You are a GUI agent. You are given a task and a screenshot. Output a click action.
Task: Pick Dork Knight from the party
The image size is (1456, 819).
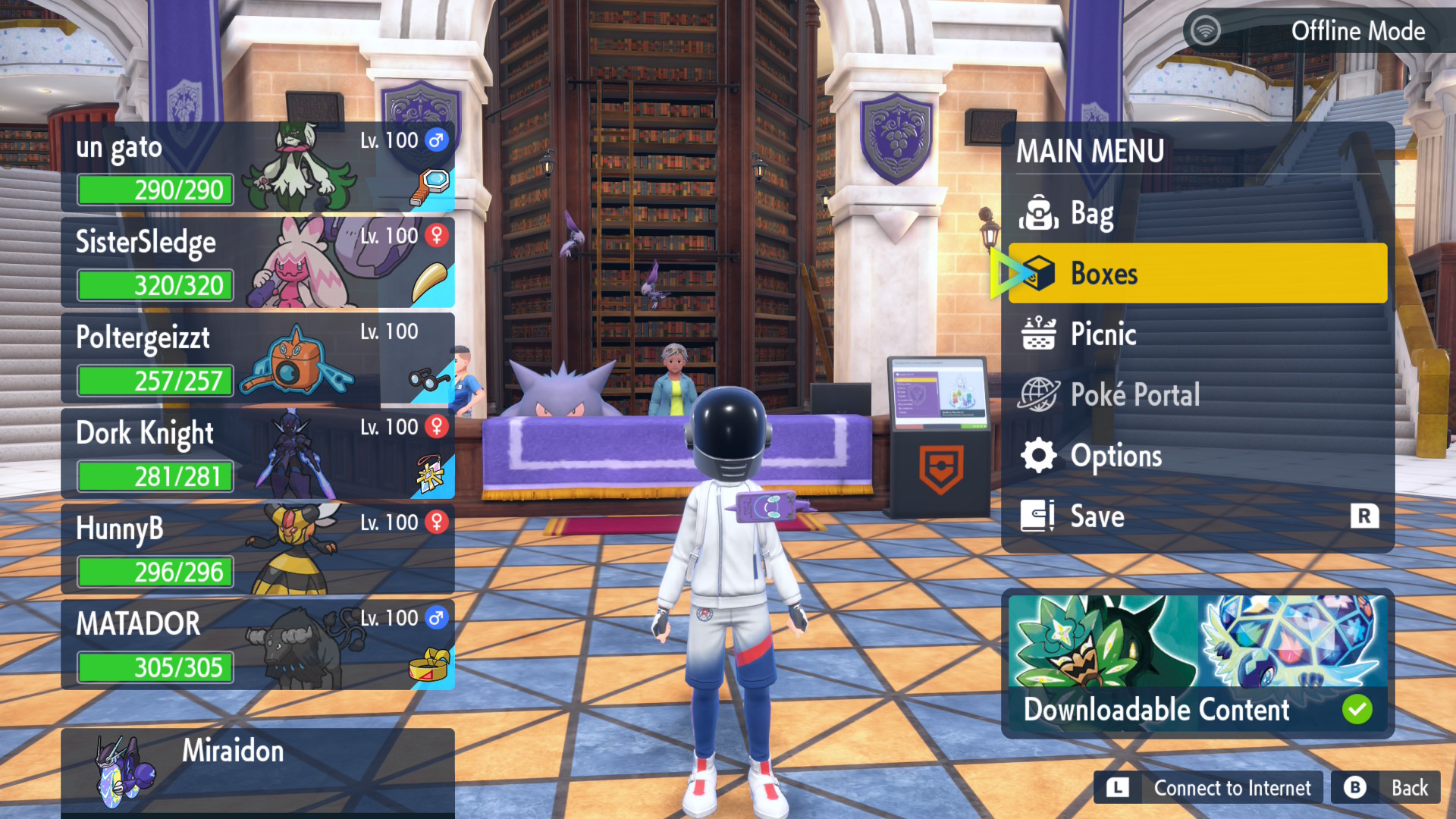click(257, 454)
